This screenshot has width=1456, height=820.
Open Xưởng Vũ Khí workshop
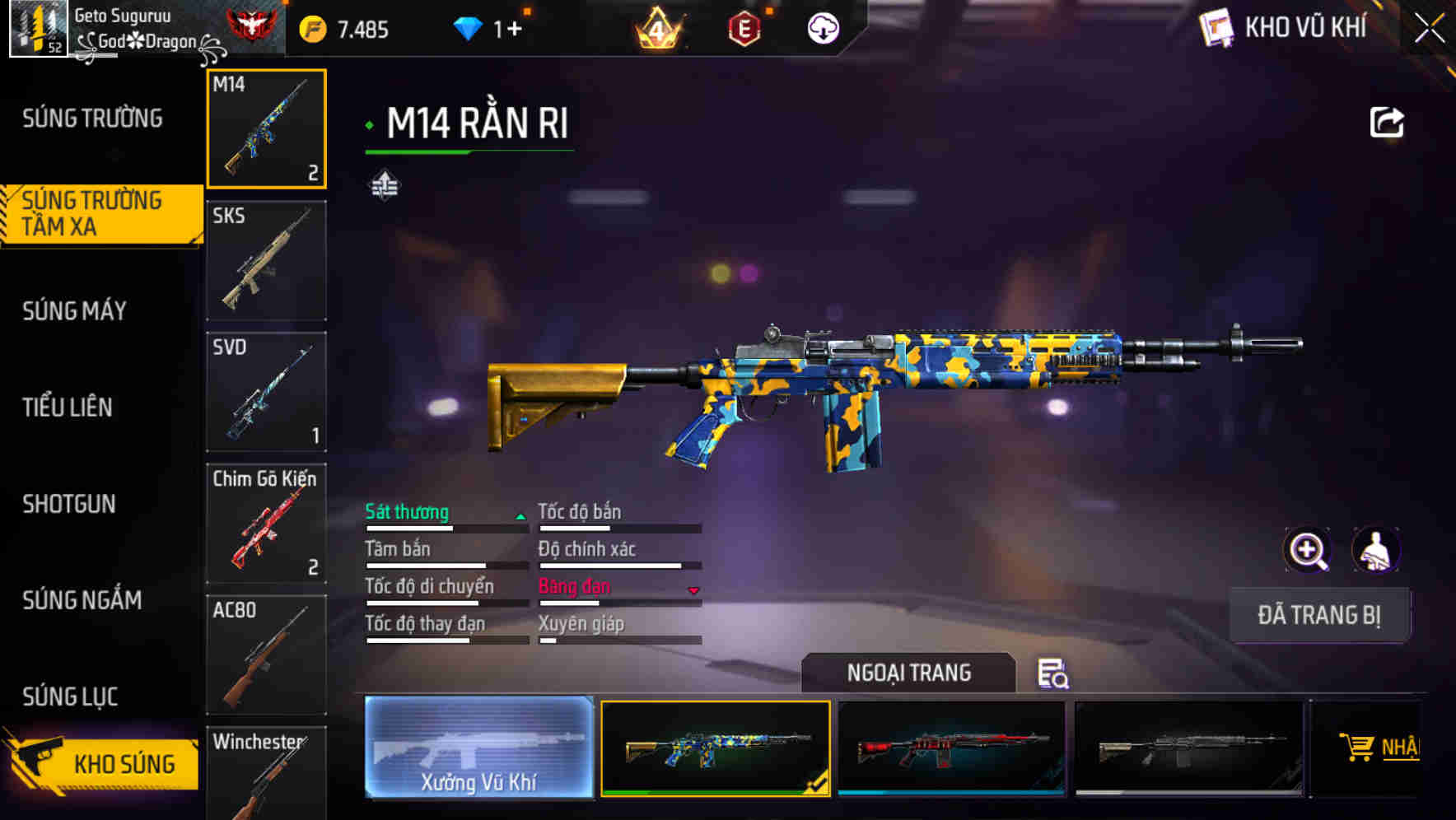click(x=478, y=749)
